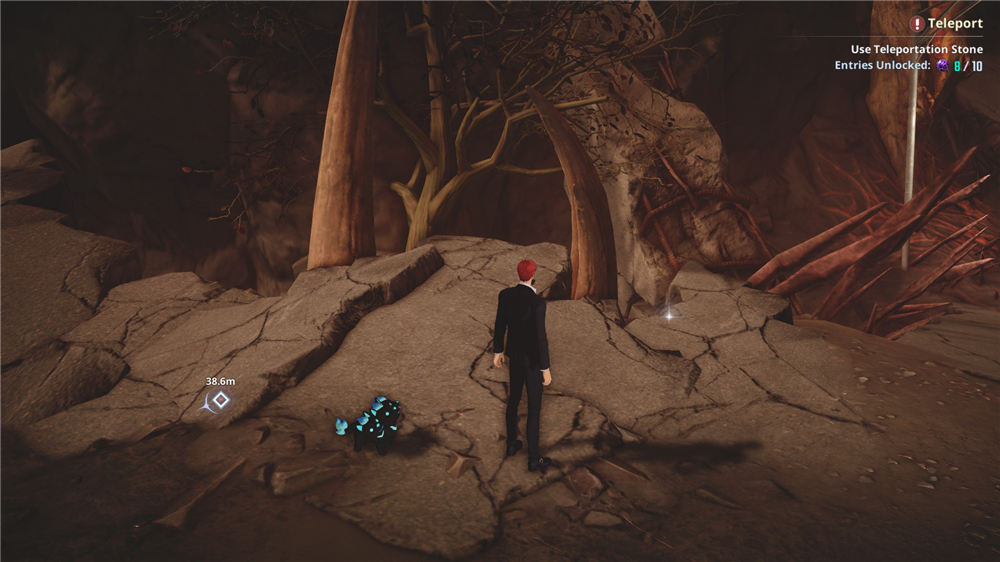
Task: Click the red exclamation quest icon
Action: click(917, 24)
